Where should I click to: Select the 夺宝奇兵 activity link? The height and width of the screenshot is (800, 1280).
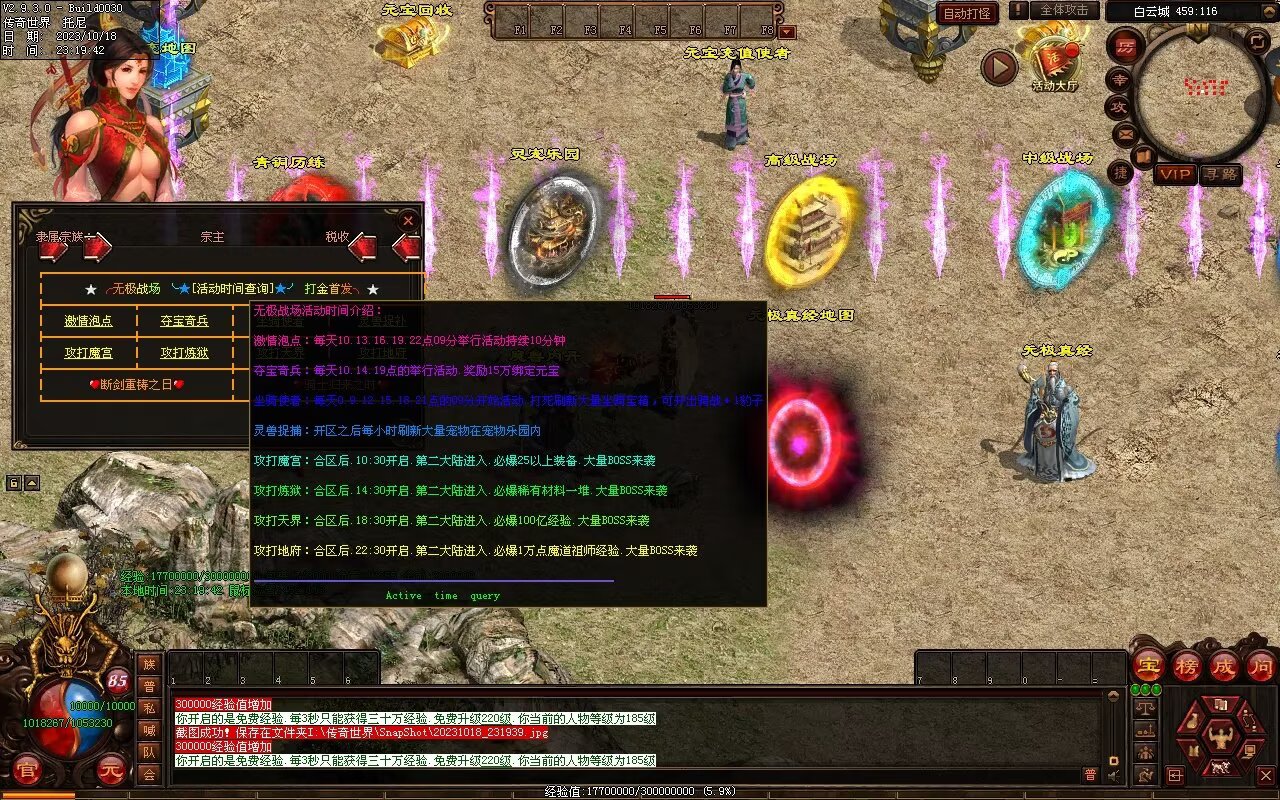click(184, 321)
